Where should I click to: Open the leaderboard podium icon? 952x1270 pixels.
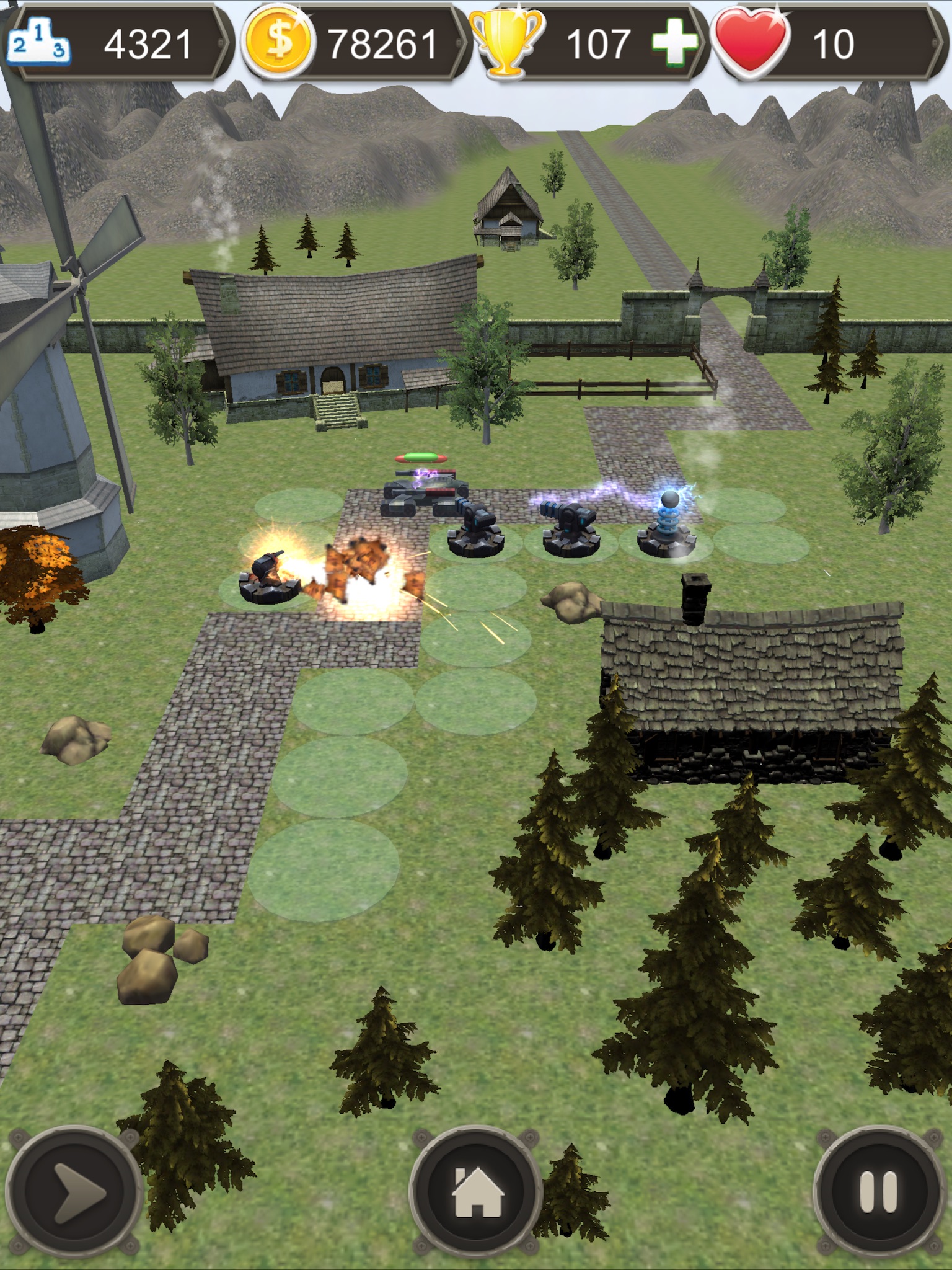pyautogui.click(x=38, y=43)
